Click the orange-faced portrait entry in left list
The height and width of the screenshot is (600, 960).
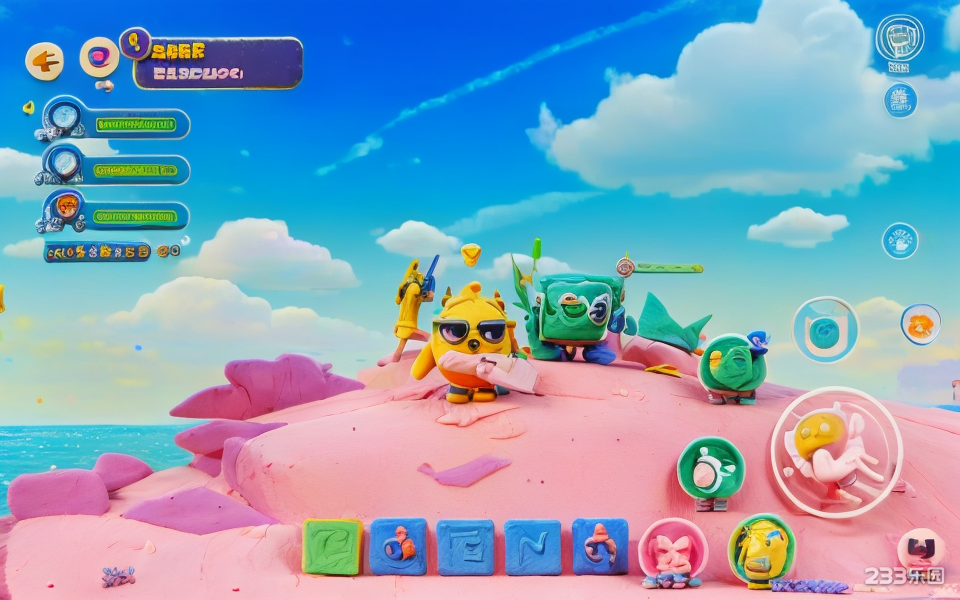(x=66, y=208)
